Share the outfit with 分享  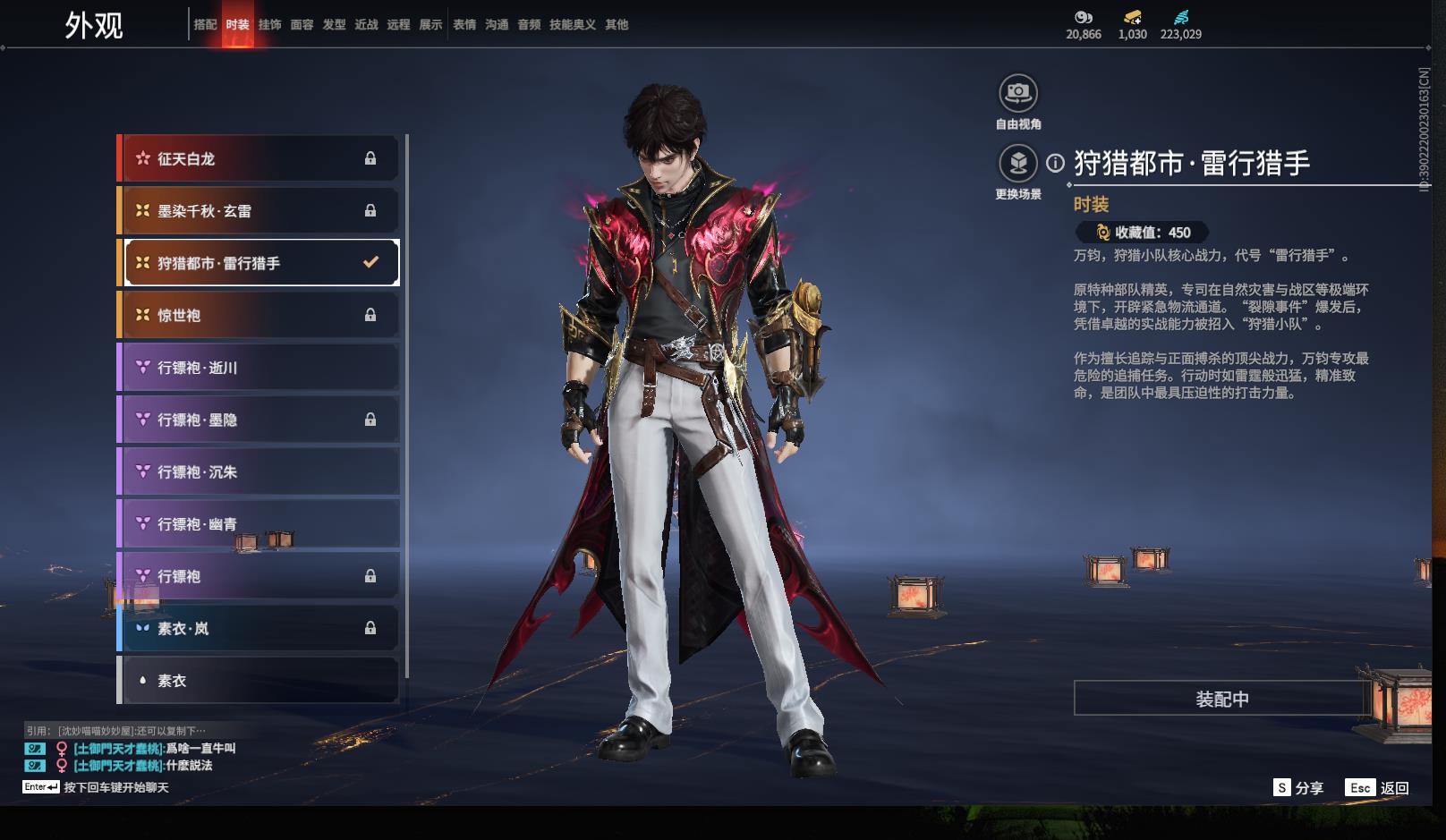(1298, 787)
